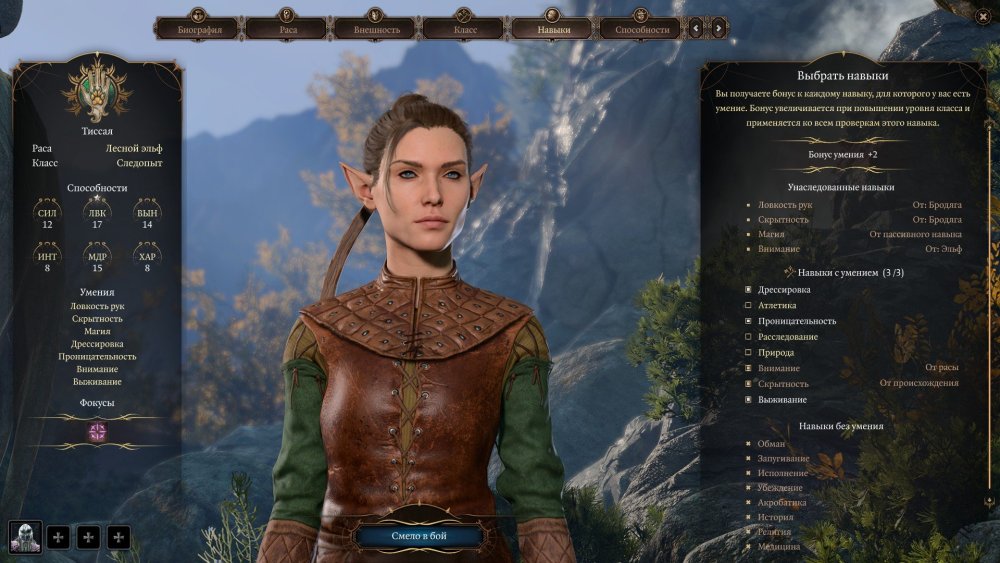Tick the Атлетика skill checkbox

[748, 306]
